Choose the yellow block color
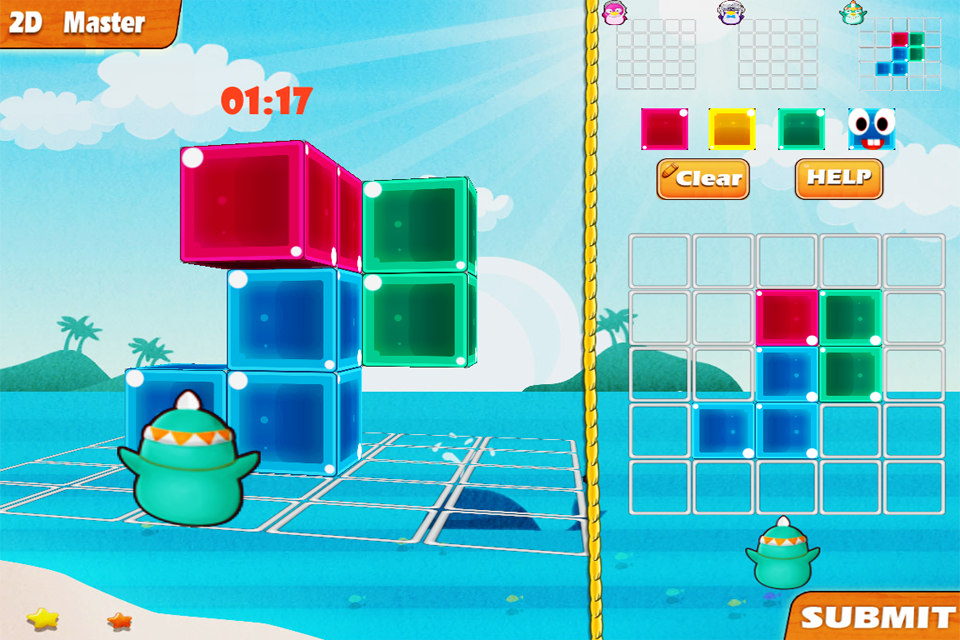 pos(732,130)
